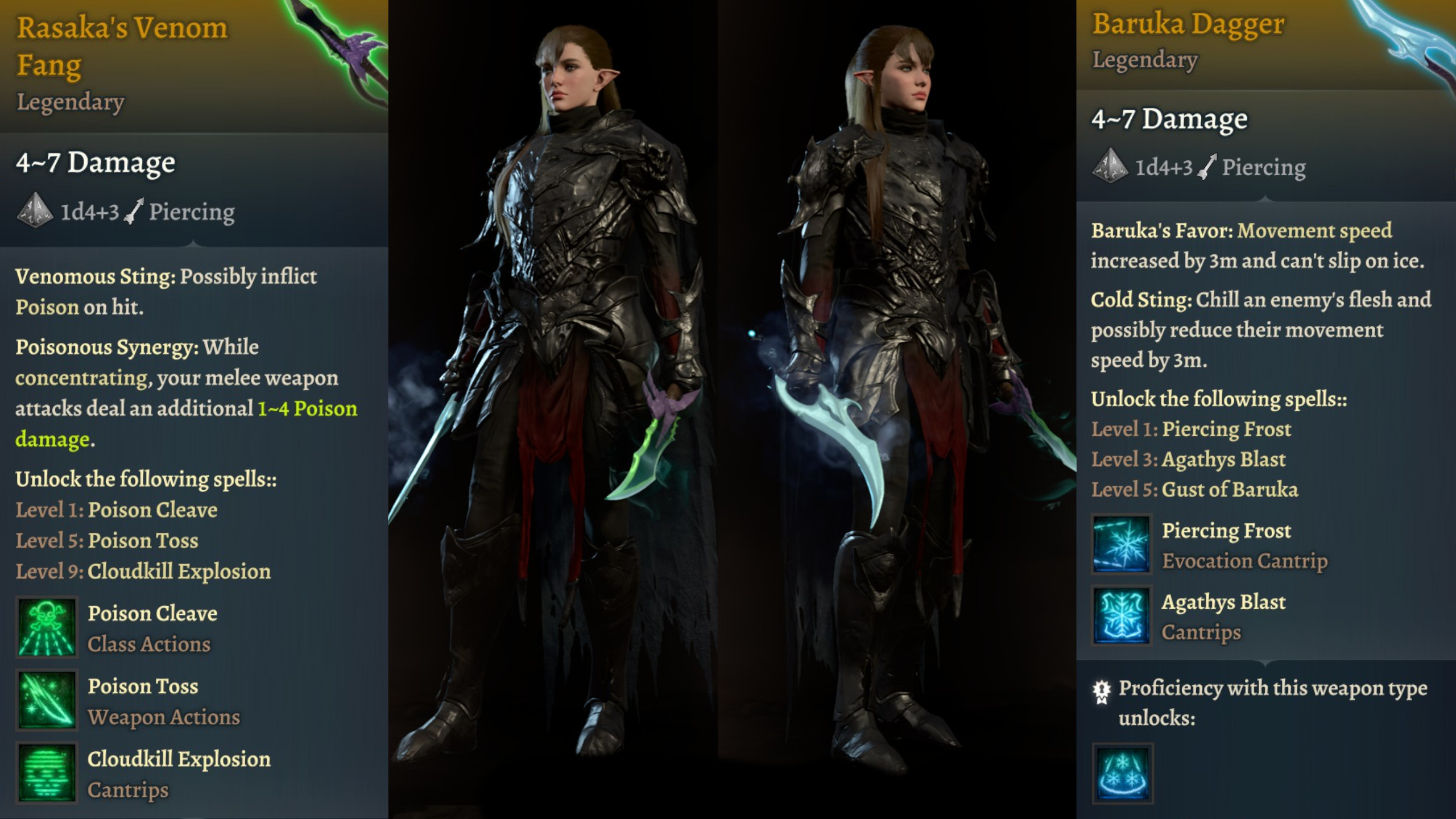Select the 1~4 Poison damage highlighted text

coord(307,408)
